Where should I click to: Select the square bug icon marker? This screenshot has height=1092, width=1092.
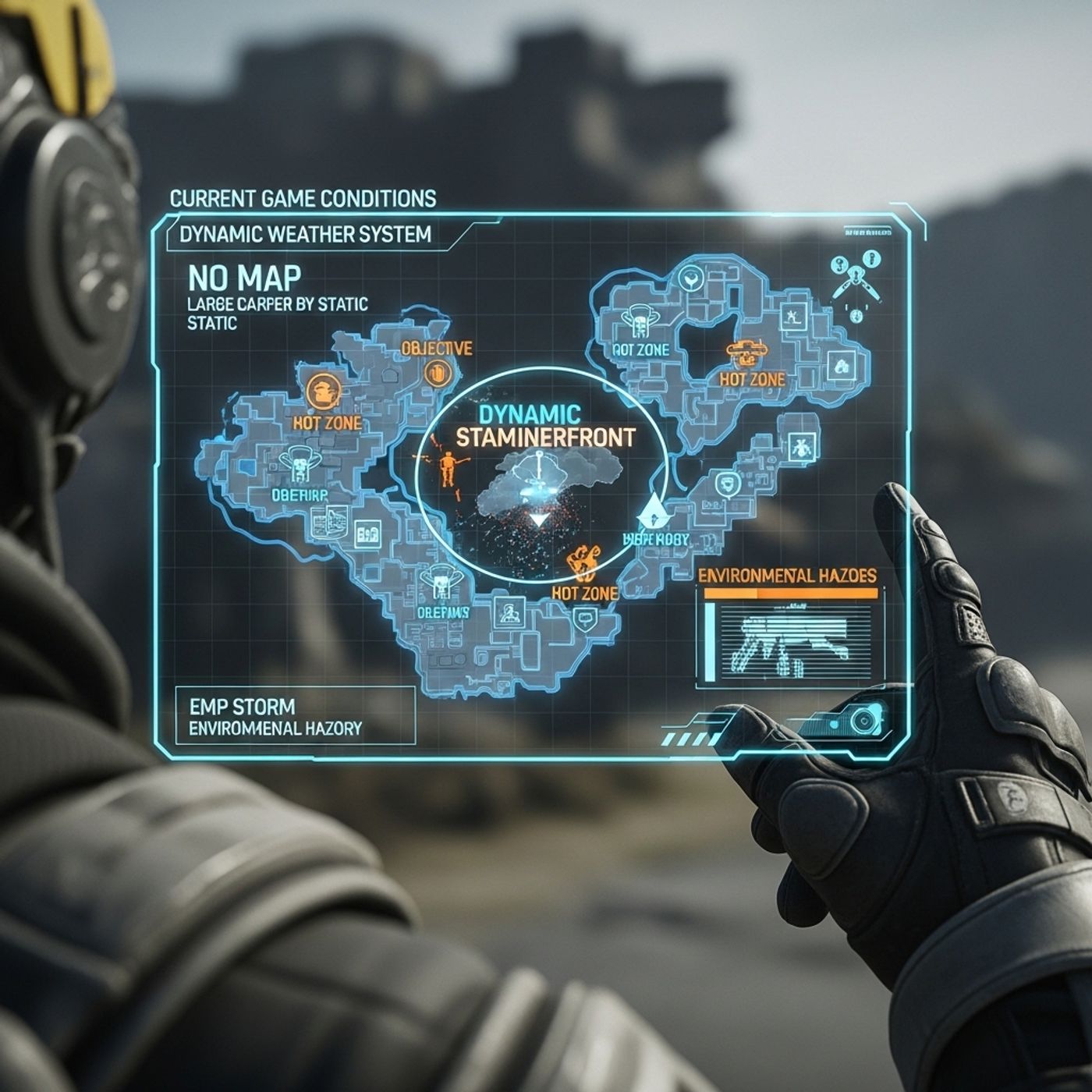[x=799, y=448]
